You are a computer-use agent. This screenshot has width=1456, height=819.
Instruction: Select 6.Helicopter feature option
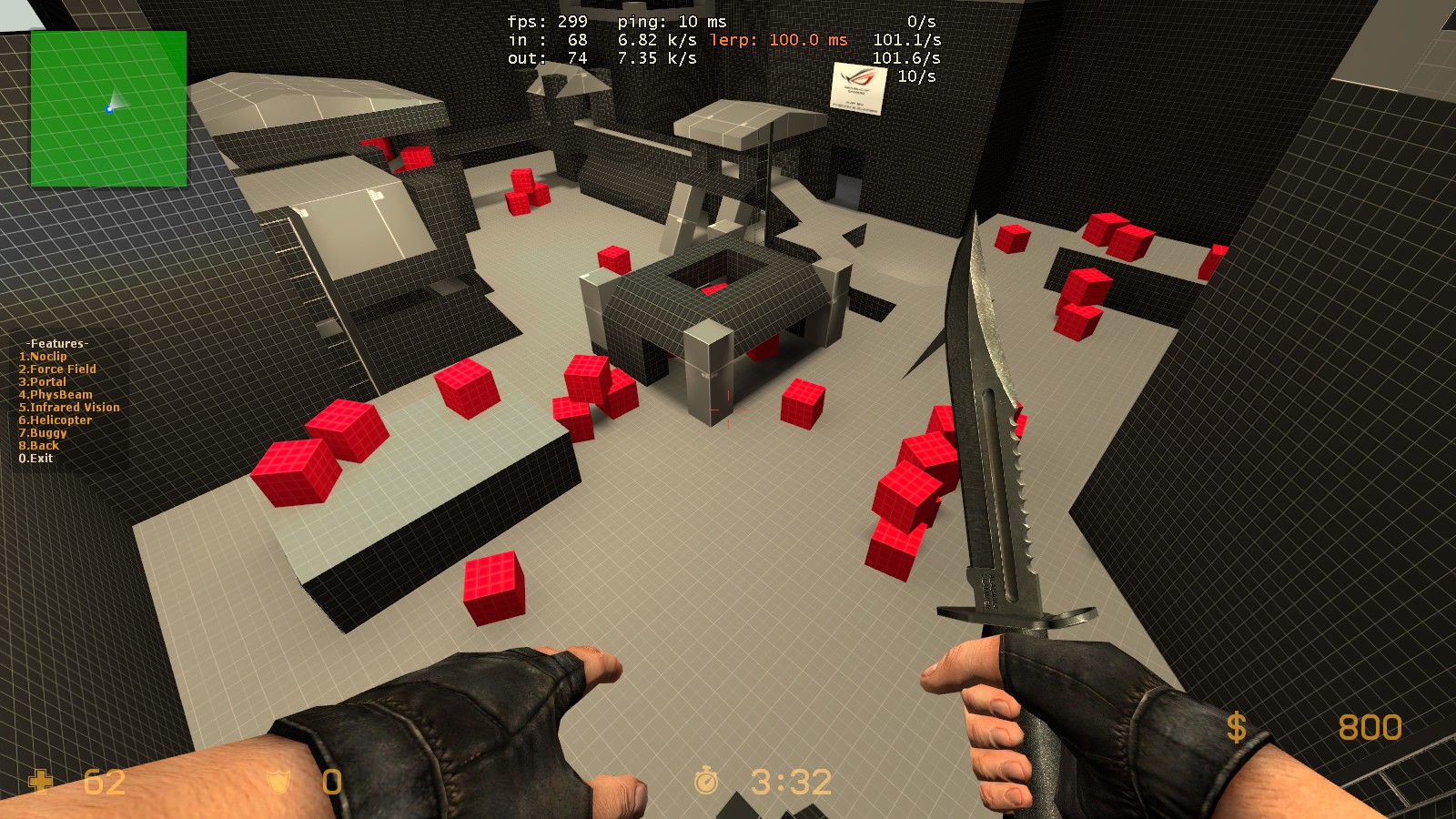point(55,420)
